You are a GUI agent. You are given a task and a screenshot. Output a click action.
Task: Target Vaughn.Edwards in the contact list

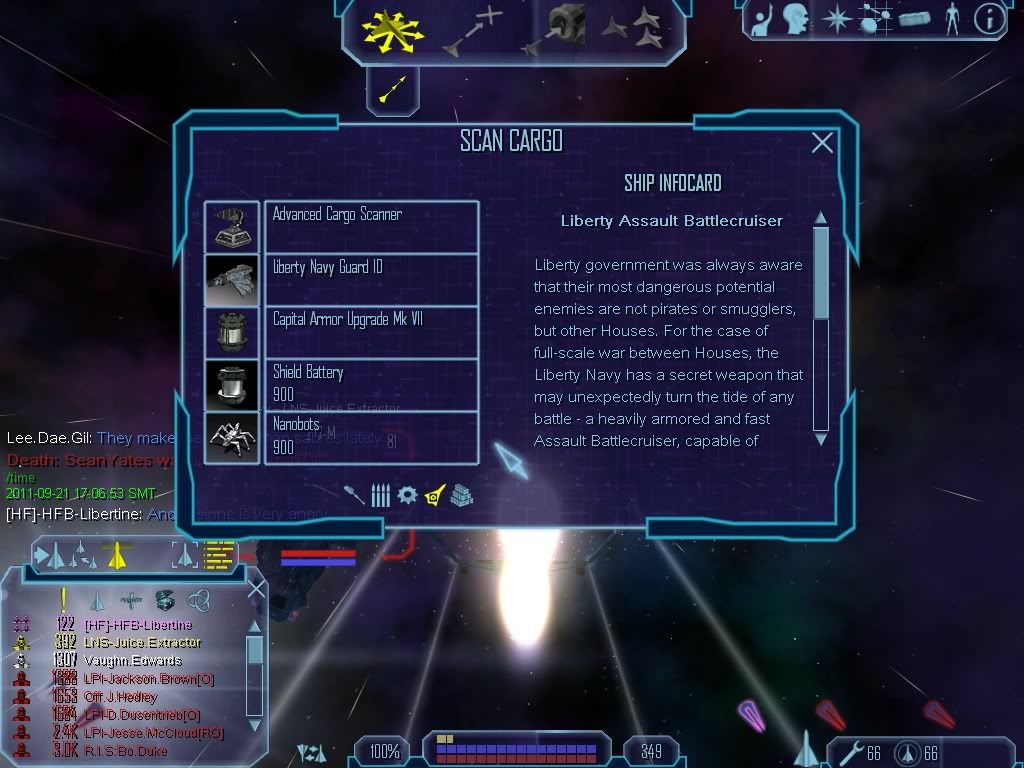[x=133, y=660]
